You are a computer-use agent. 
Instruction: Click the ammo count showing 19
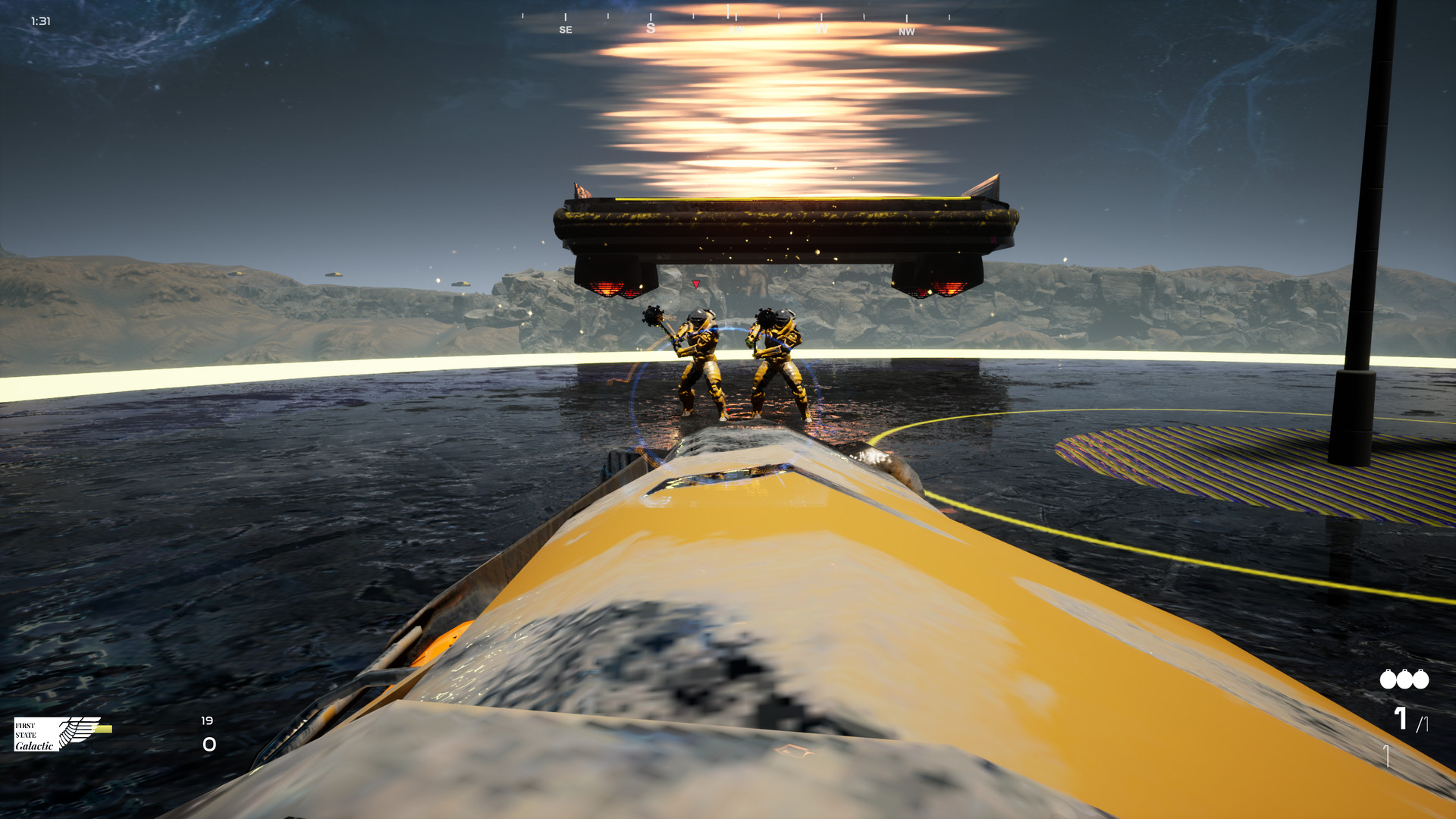tap(207, 720)
